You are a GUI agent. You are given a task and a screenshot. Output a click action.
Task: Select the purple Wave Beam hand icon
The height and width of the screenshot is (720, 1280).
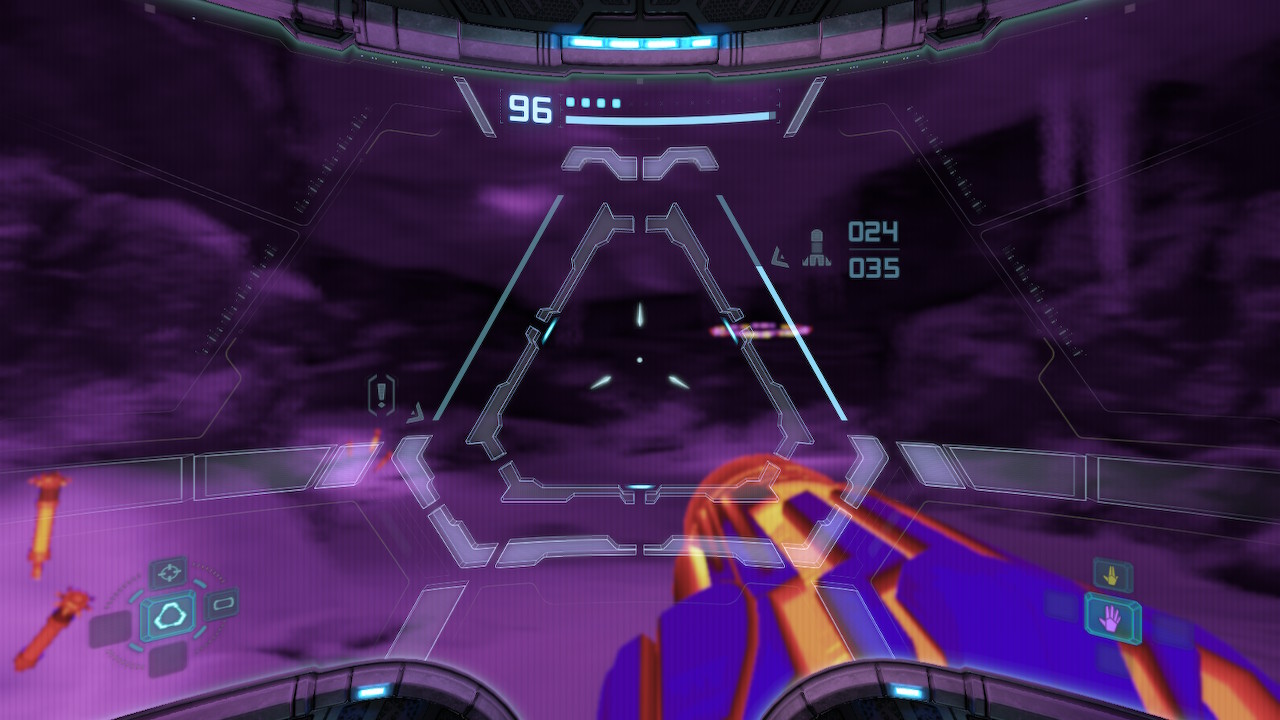(1112, 618)
